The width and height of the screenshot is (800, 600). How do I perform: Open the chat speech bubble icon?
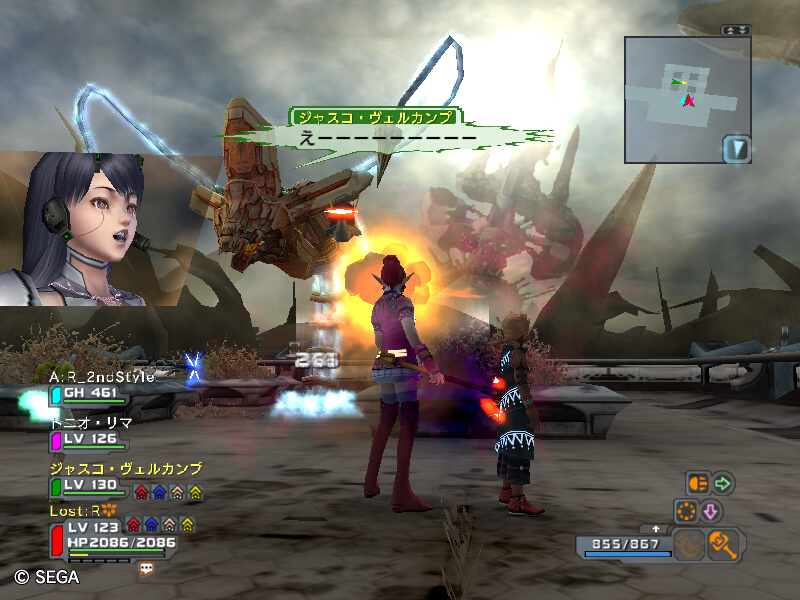pyautogui.click(x=147, y=568)
